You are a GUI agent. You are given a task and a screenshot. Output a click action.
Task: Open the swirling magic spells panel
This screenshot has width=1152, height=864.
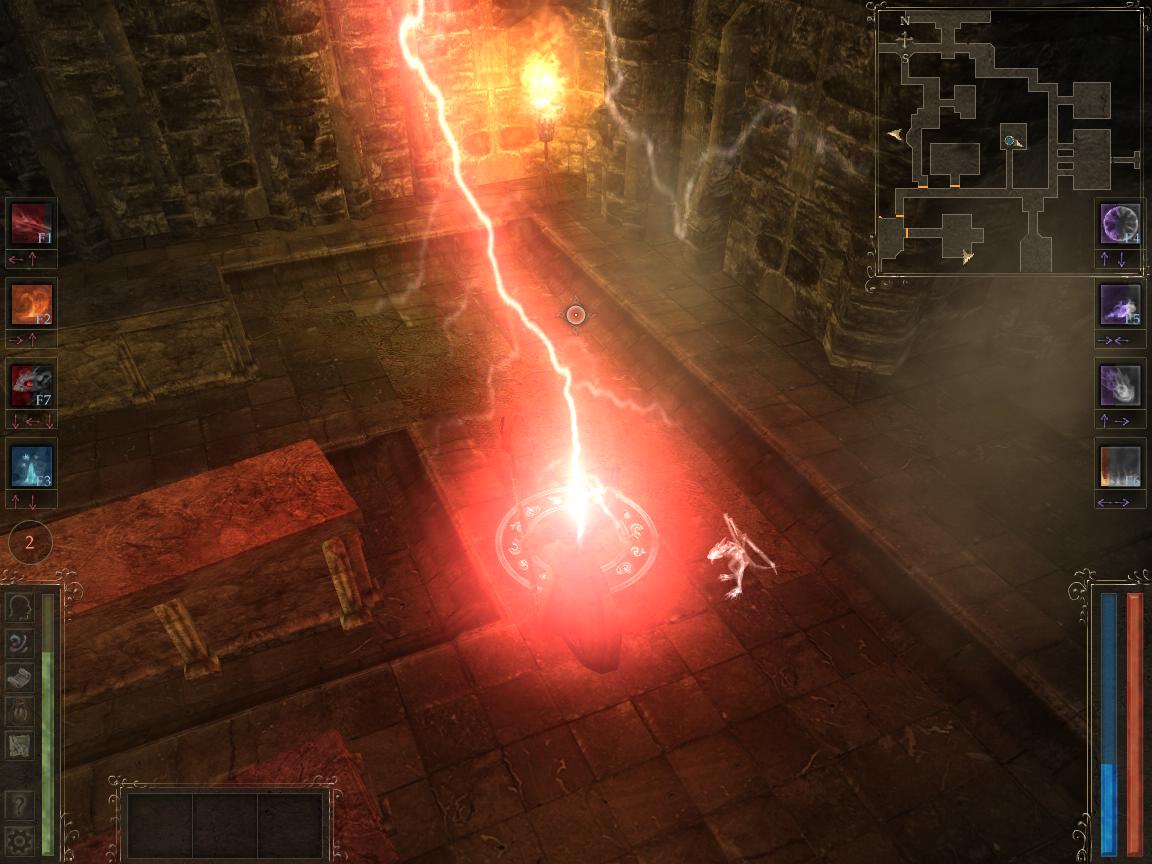click(x=20, y=642)
